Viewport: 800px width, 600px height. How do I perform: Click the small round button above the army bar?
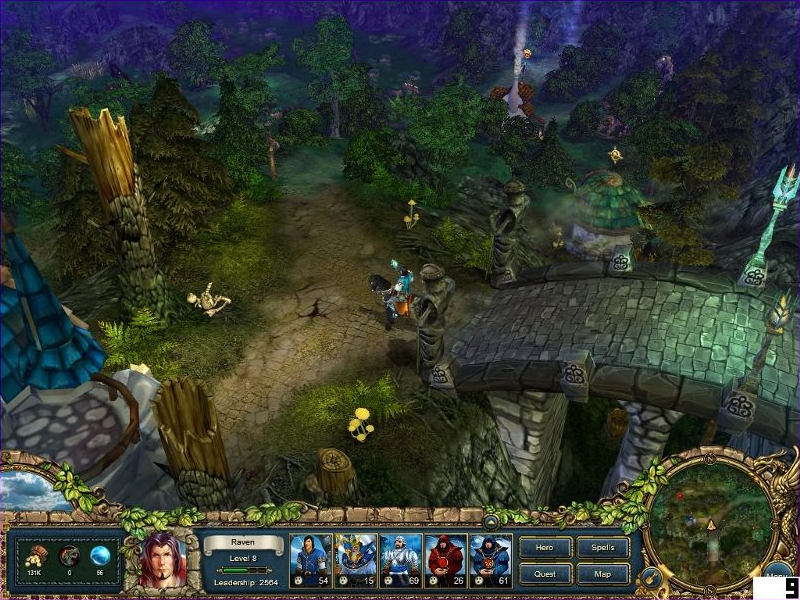click(491, 521)
